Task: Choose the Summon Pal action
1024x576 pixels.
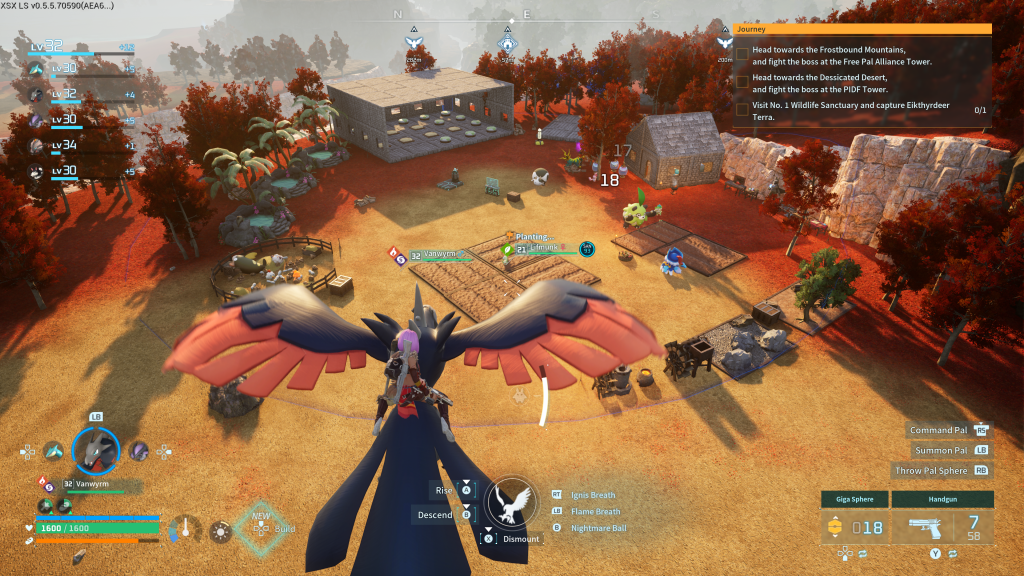Action: pos(942,450)
